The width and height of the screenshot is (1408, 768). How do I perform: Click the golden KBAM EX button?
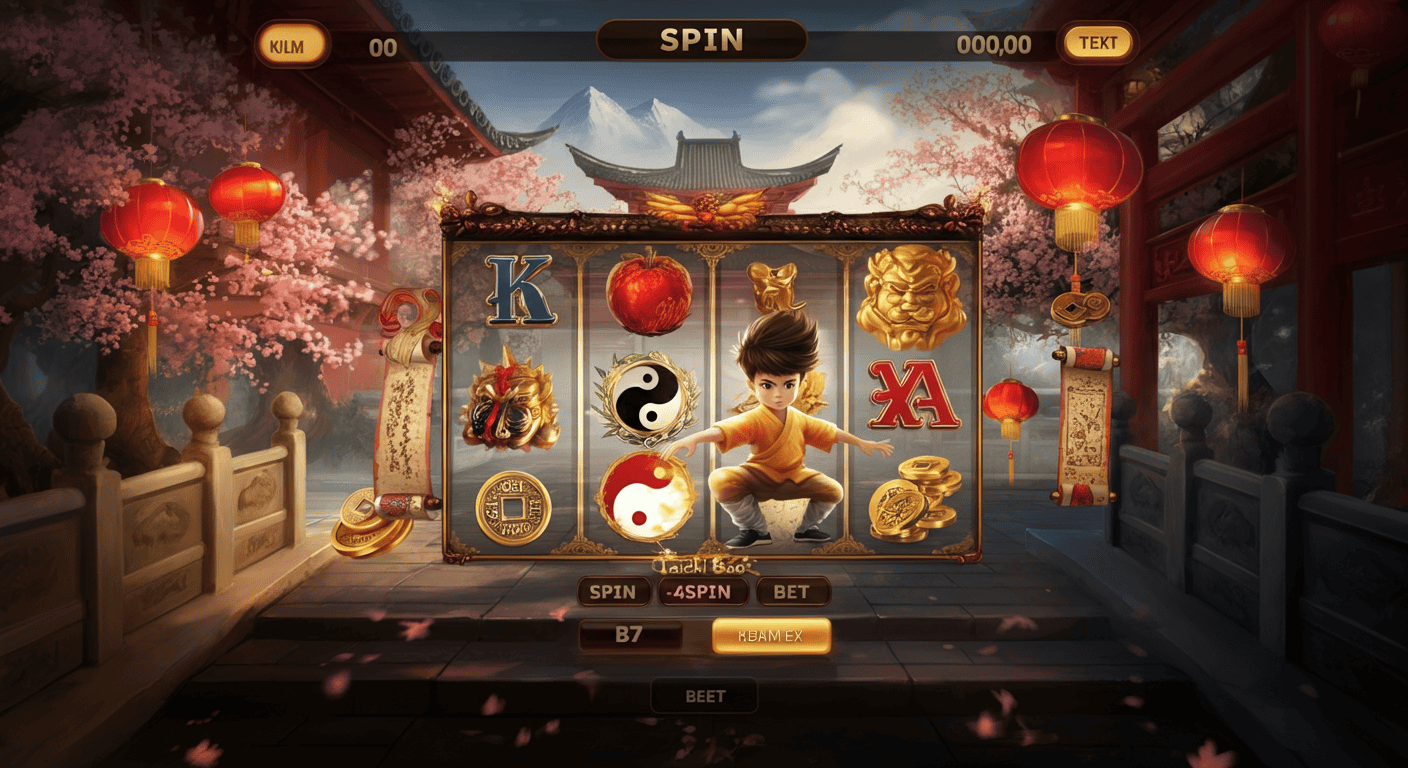[771, 635]
